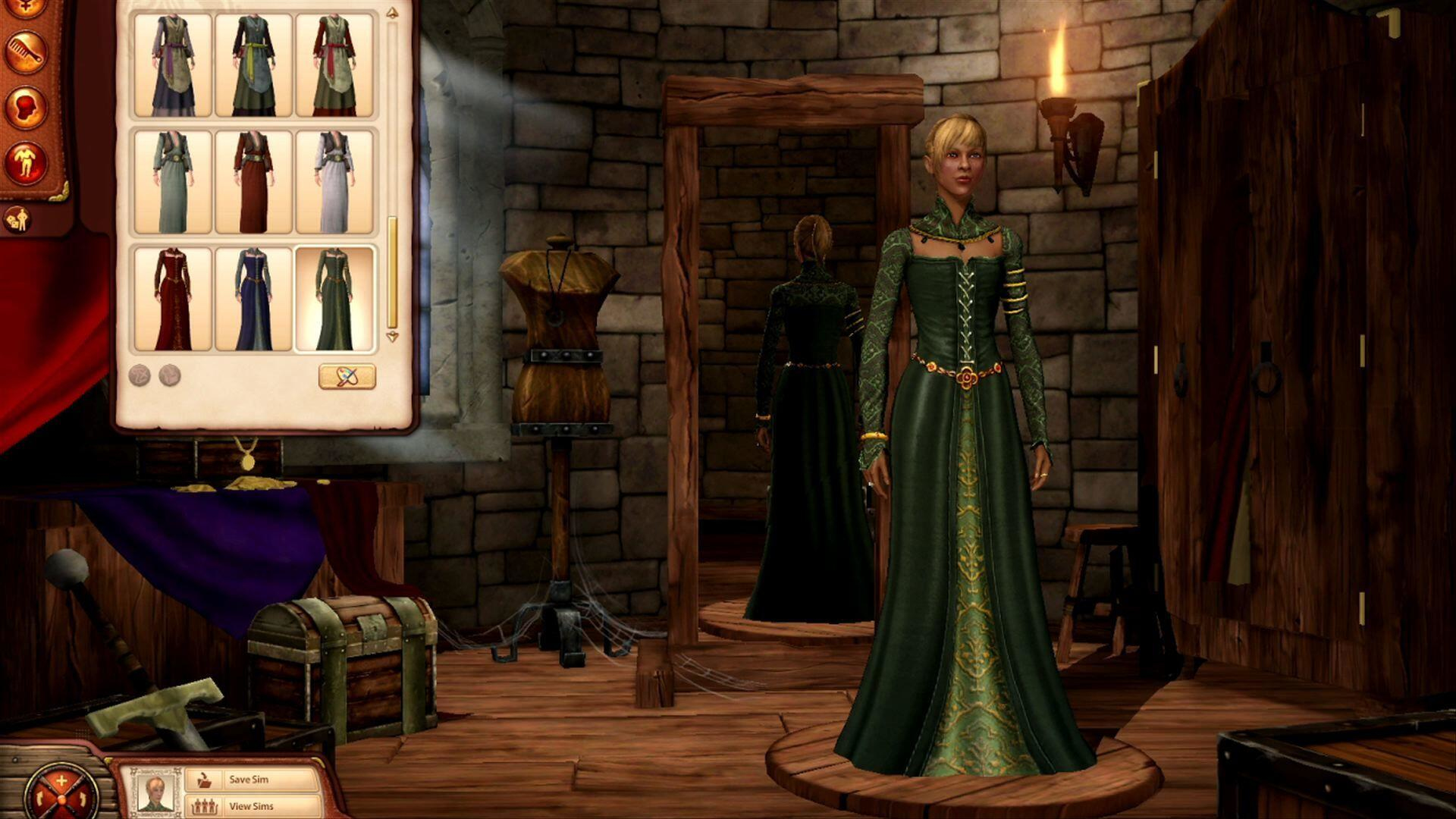The height and width of the screenshot is (819, 1456).
Task: Click the outfit list scroll-down arrow
Action: point(392,337)
